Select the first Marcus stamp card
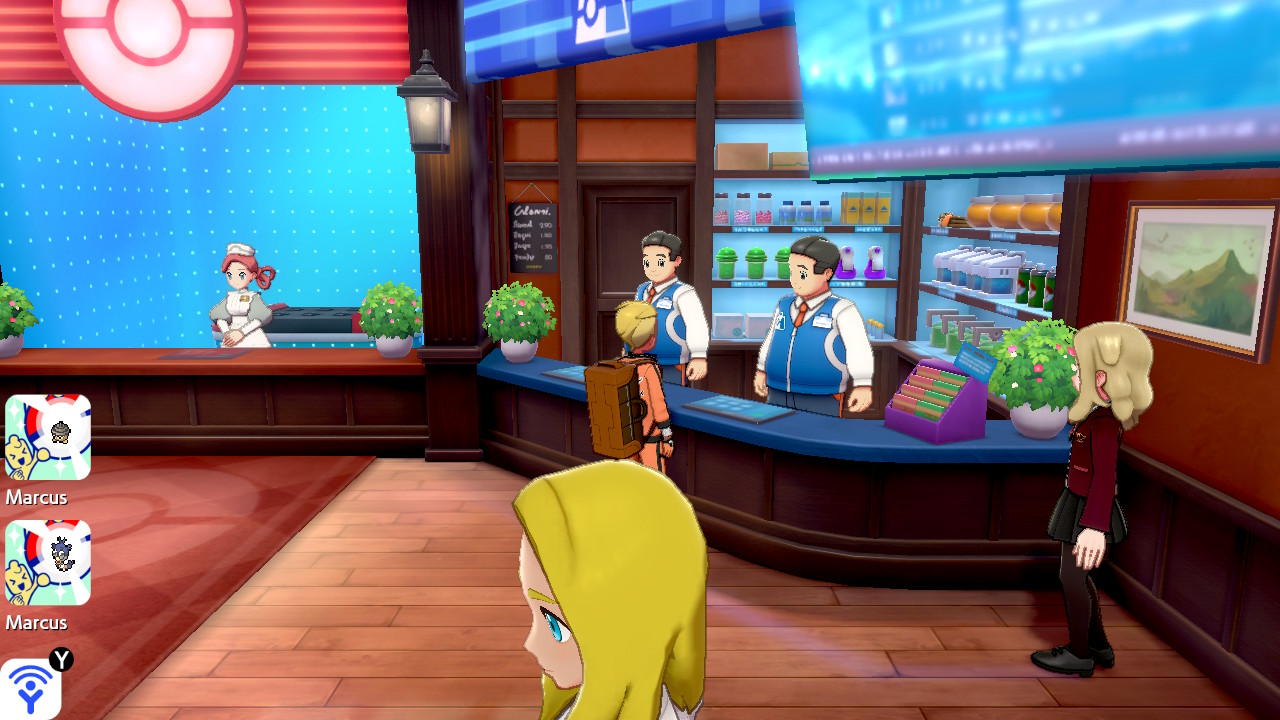Image resolution: width=1280 pixels, height=720 pixels. (48, 435)
